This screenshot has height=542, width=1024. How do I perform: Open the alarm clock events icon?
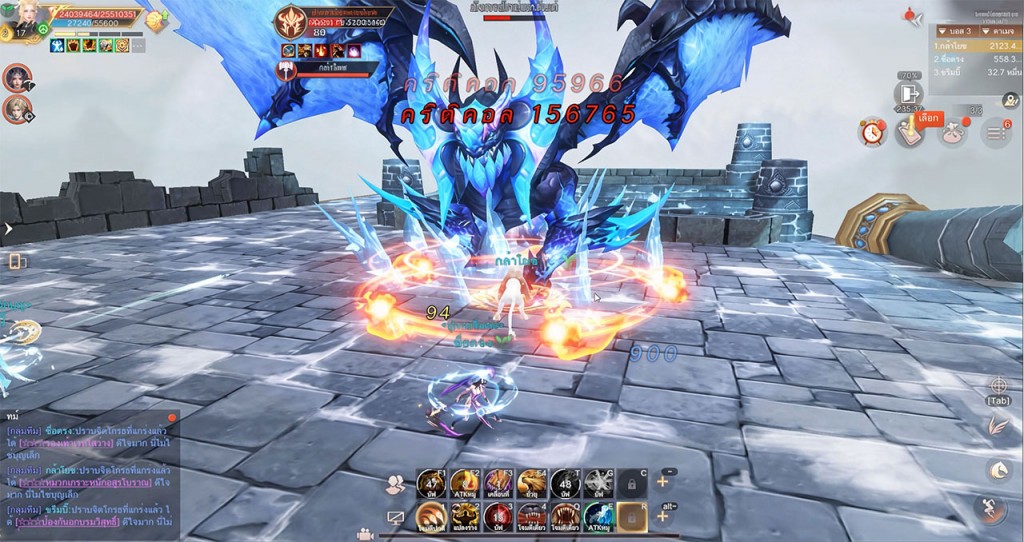tap(872, 131)
